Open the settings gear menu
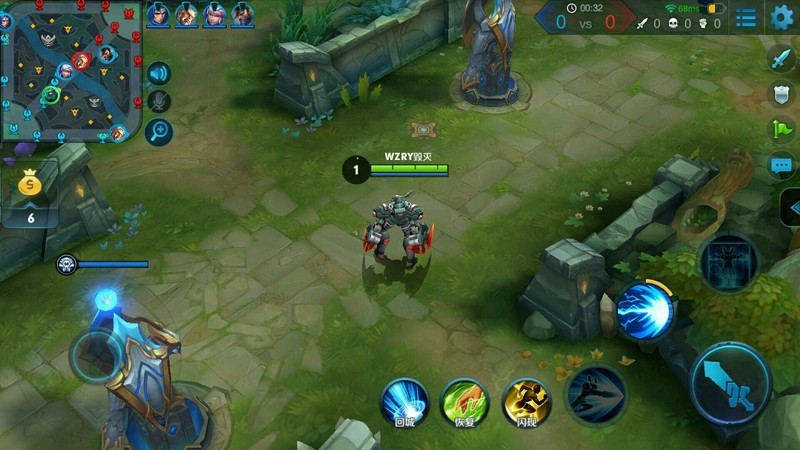The image size is (800, 450). [782, 17]
